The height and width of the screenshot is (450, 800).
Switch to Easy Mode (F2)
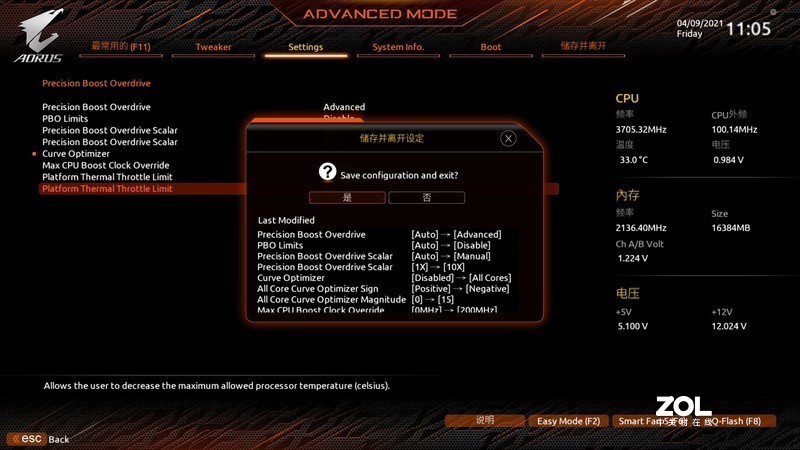(568, 421)
